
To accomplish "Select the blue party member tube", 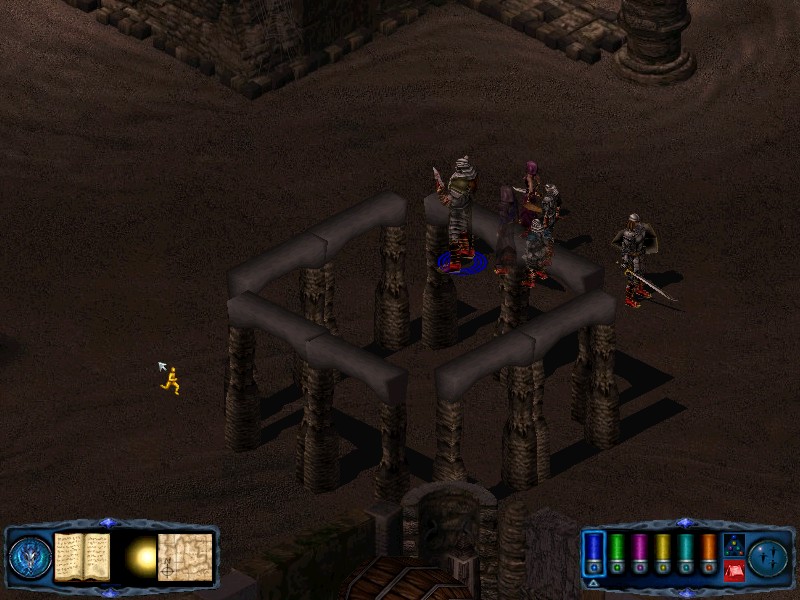I will coord(594,553).
